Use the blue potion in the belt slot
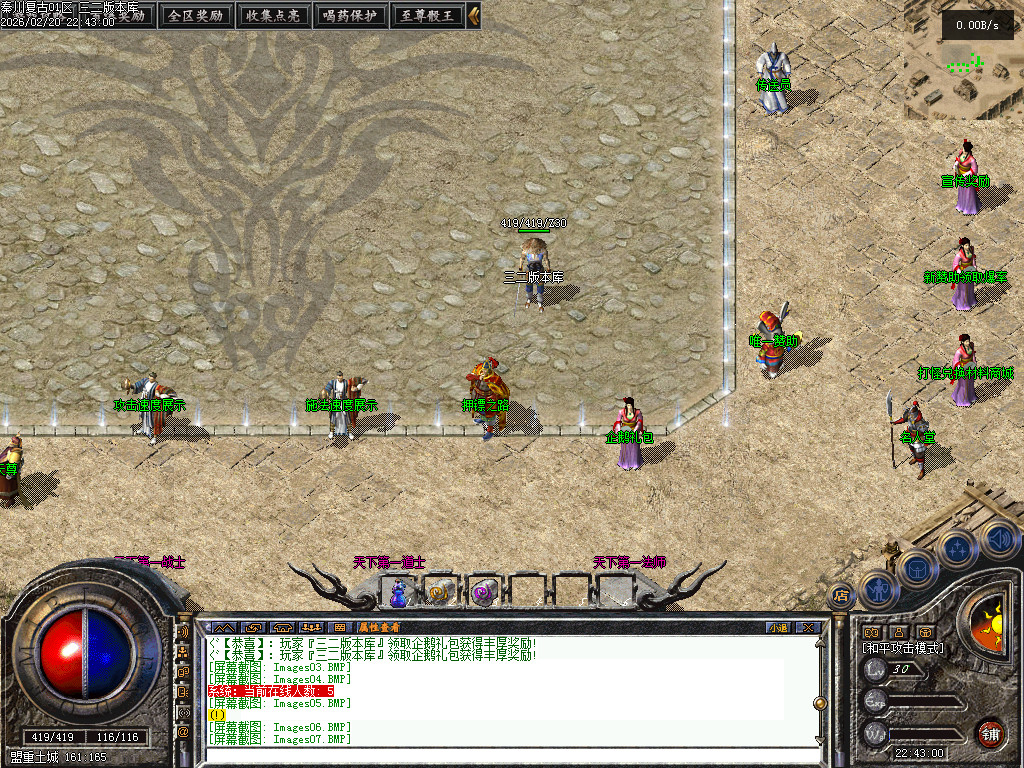The image size is (1024, 768). pos(400,593)
